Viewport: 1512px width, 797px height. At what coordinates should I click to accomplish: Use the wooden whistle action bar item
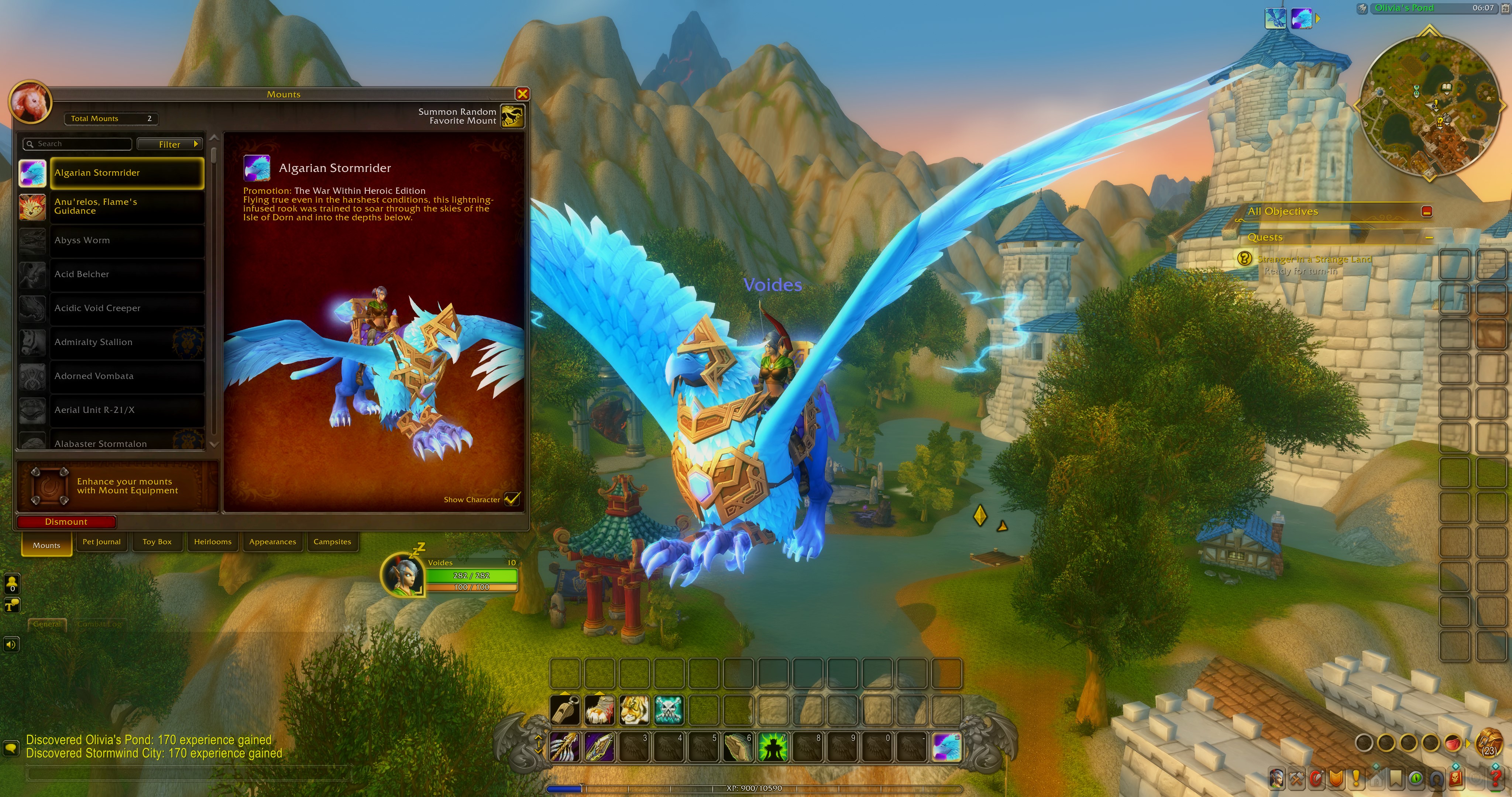coord(565,711)
